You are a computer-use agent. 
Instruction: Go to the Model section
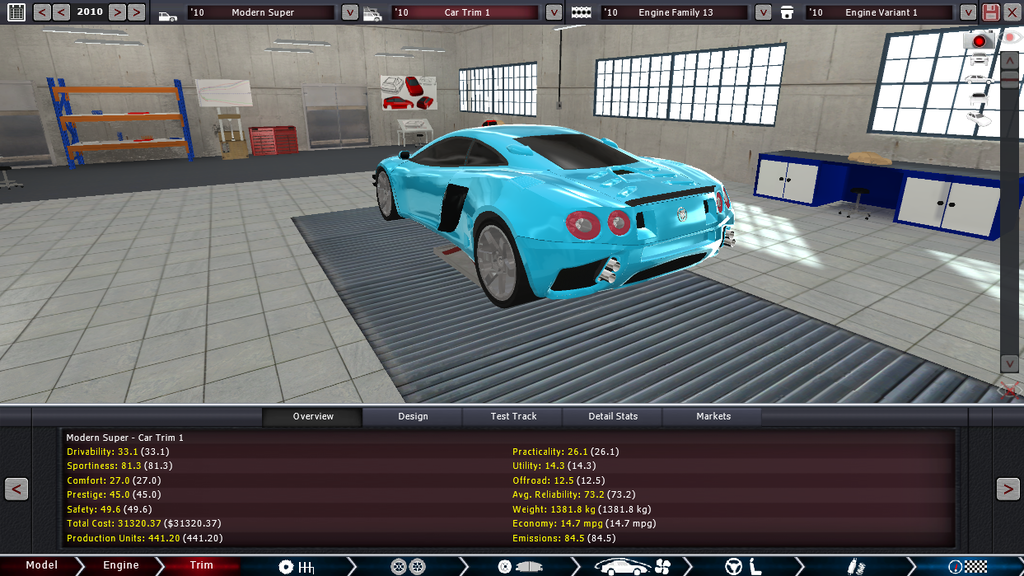(42, 565)
